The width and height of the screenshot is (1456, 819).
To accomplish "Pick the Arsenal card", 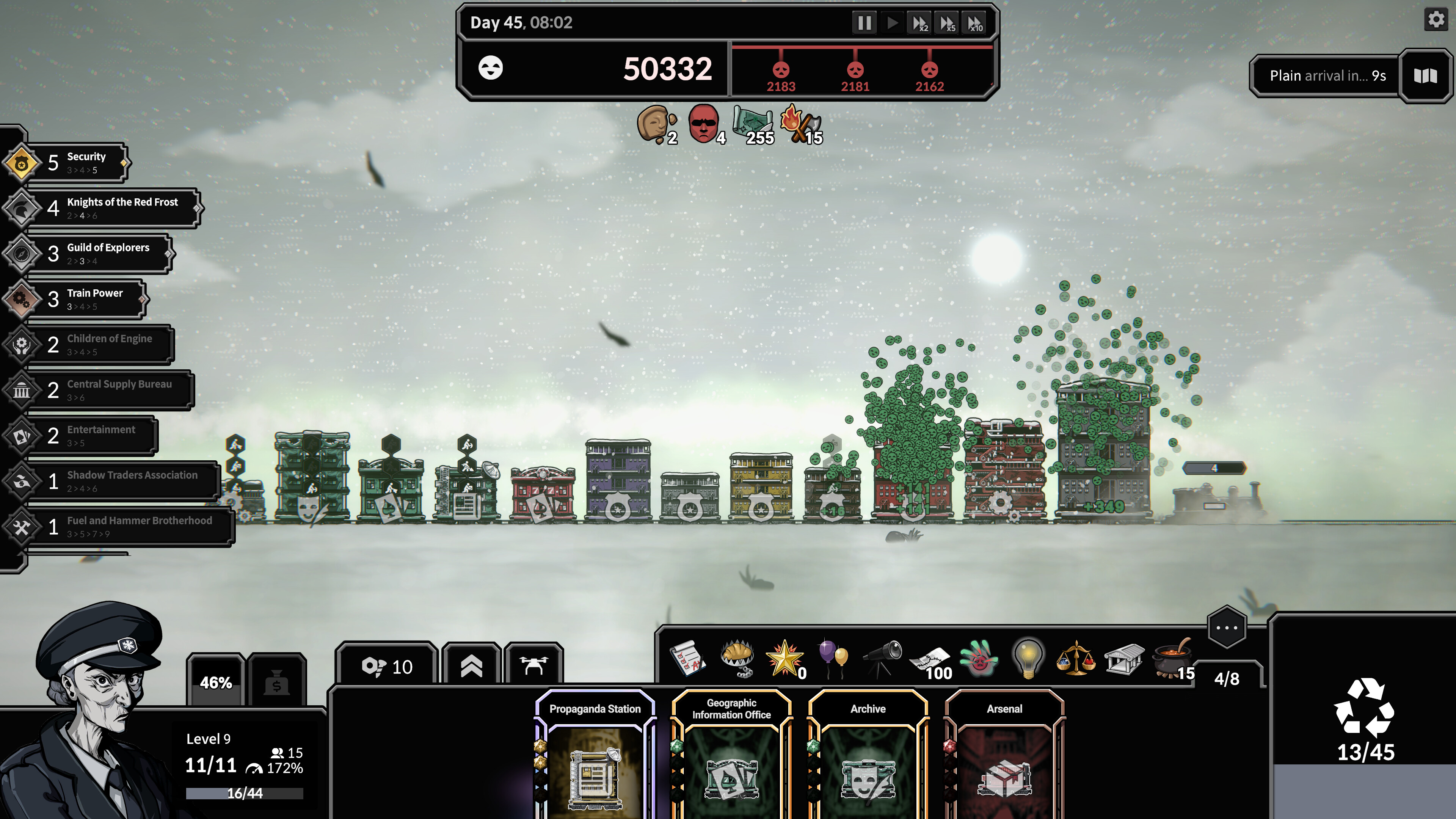I will pyautogui.click(x=1004, y=758).
